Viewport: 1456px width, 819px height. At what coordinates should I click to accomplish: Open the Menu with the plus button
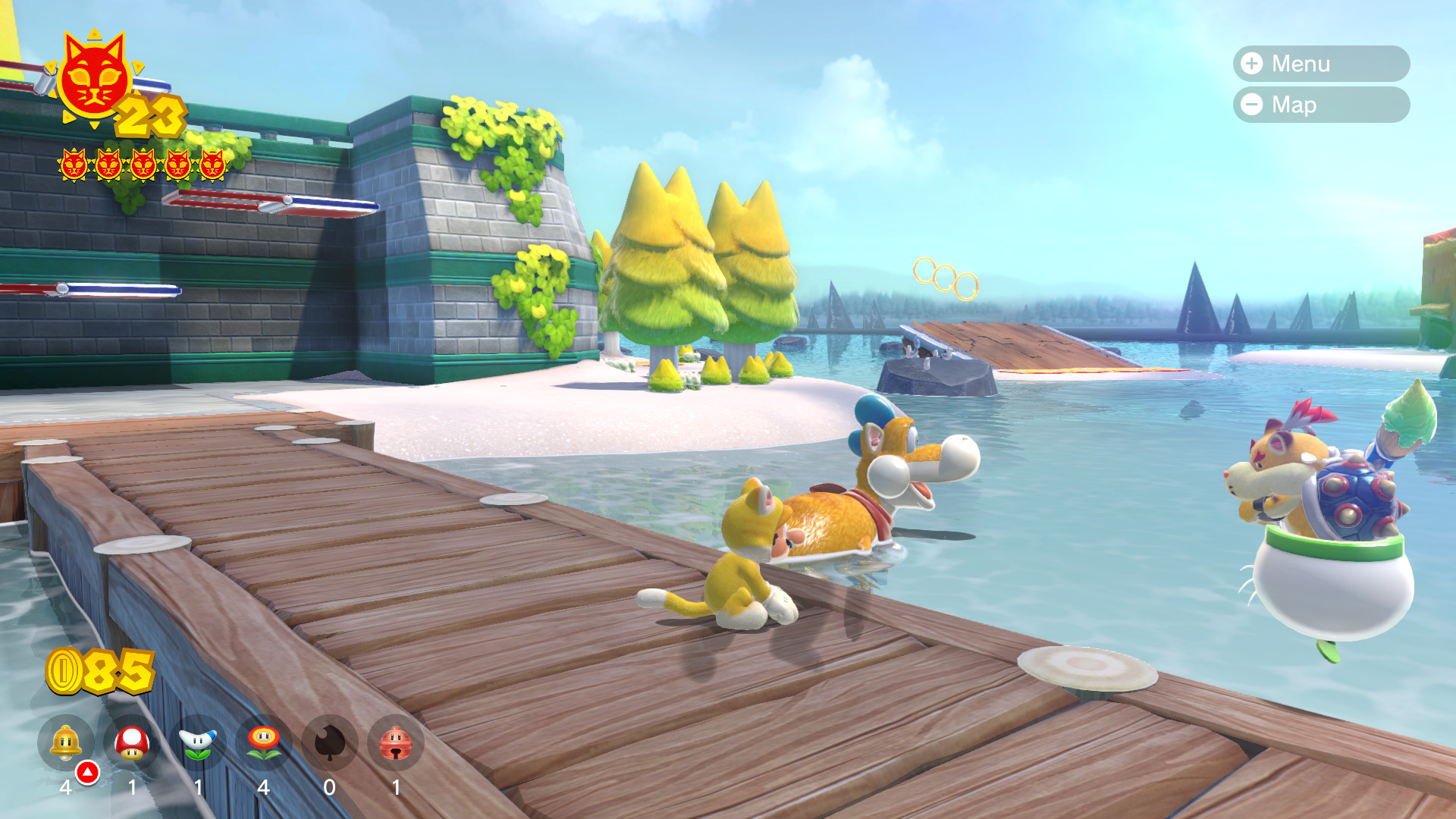coord(1319,64)
